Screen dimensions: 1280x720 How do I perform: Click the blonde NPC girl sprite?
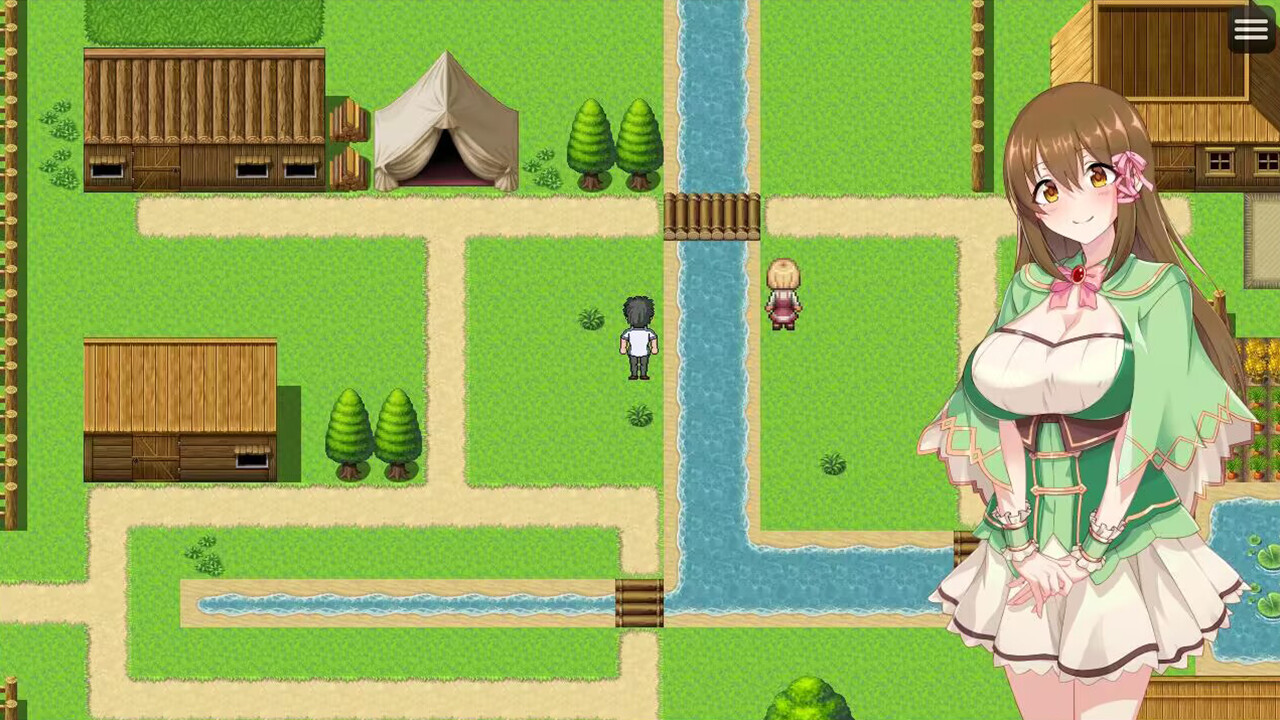783,295
